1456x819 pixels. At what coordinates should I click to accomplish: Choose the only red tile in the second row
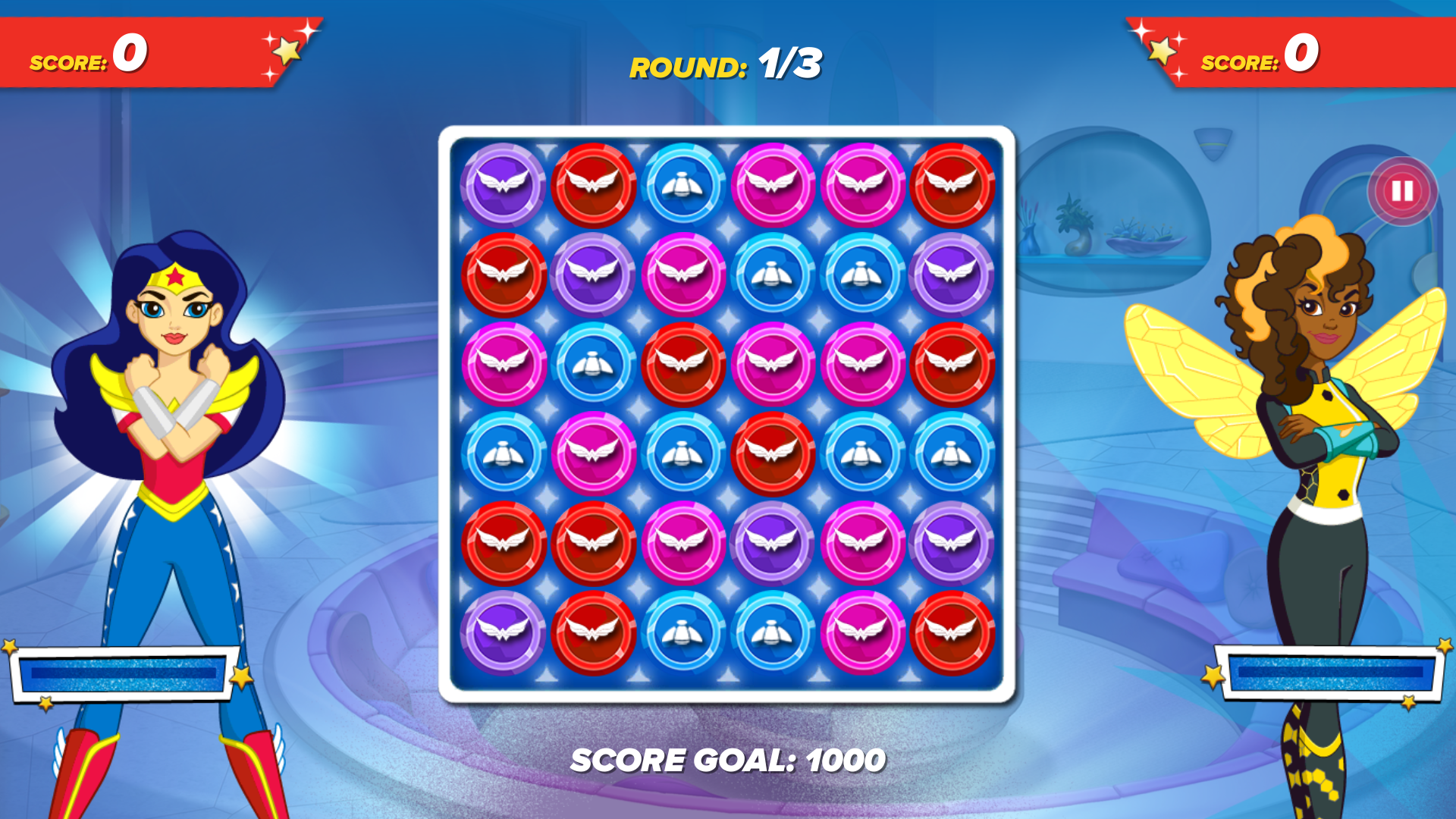tap(503, 275)
